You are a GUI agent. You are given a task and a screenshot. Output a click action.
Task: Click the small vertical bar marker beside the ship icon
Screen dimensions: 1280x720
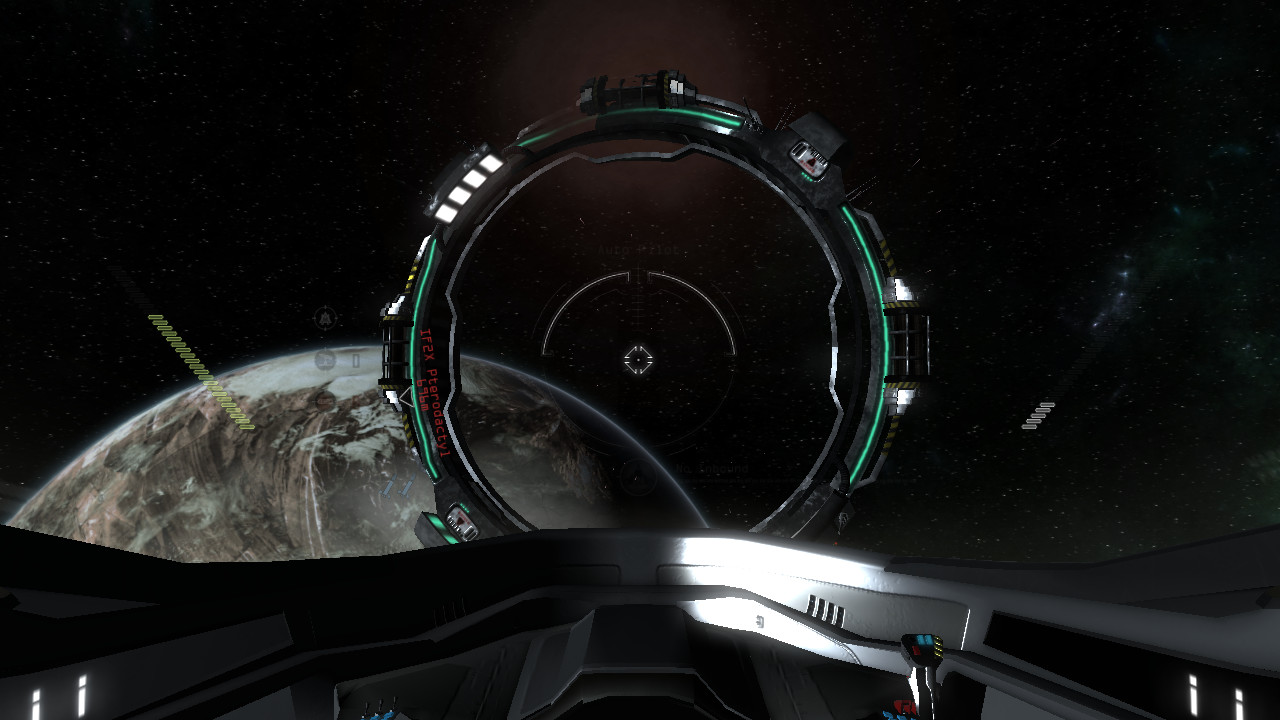coord(354,361)
